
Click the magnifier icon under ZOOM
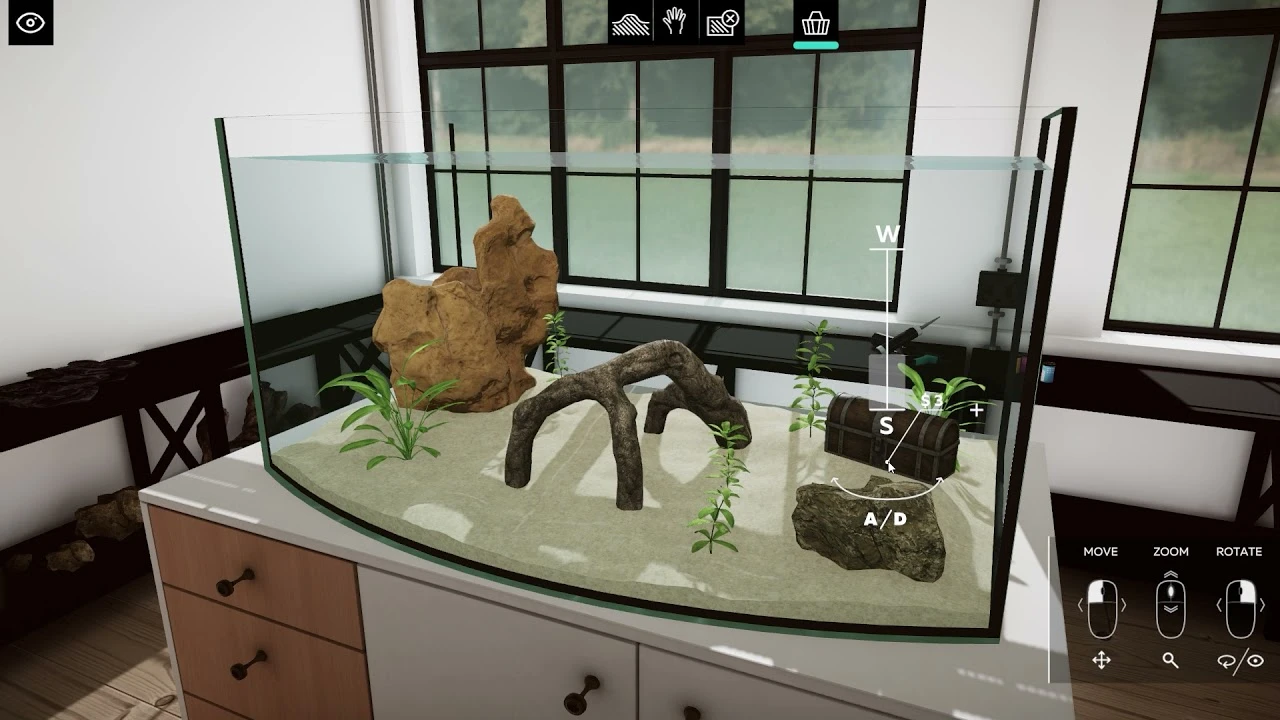tap(1169, 661)
